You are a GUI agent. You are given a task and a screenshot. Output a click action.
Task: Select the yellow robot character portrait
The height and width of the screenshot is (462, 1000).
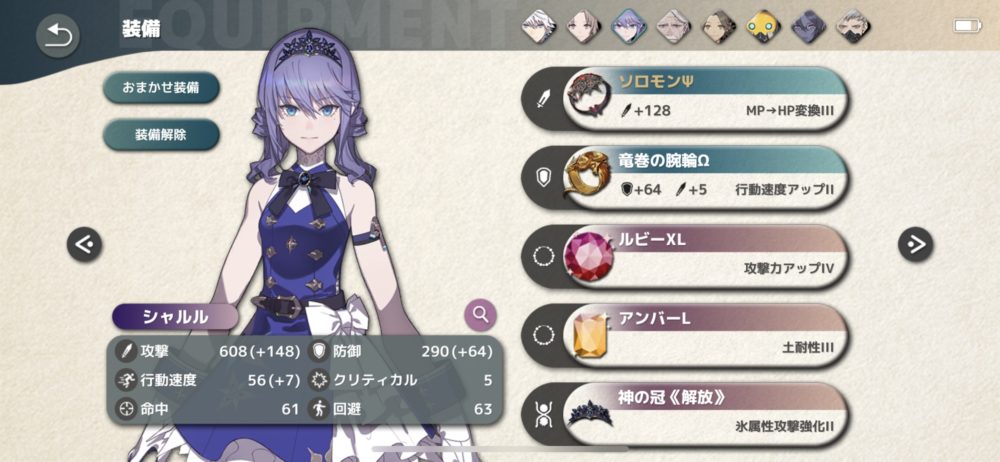click(762, 25)
